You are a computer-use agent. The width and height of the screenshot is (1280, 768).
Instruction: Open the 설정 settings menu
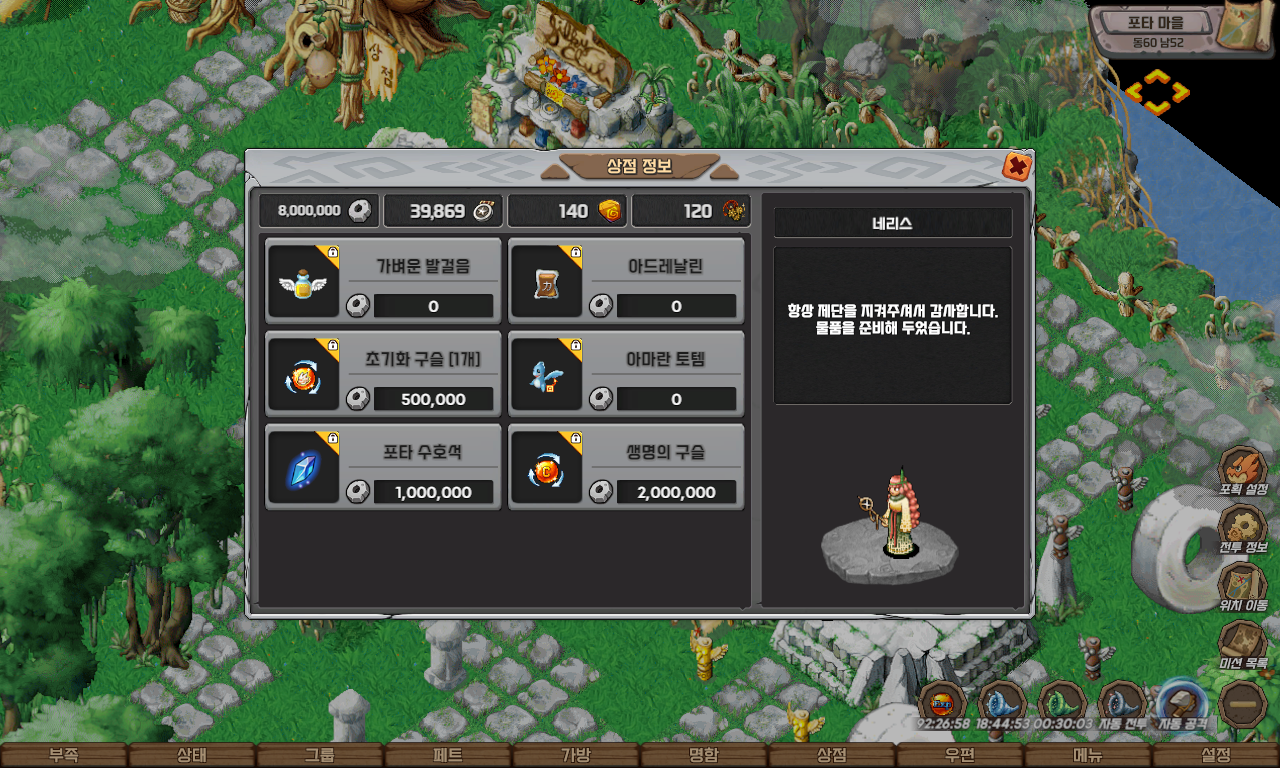click(1215, 756)
